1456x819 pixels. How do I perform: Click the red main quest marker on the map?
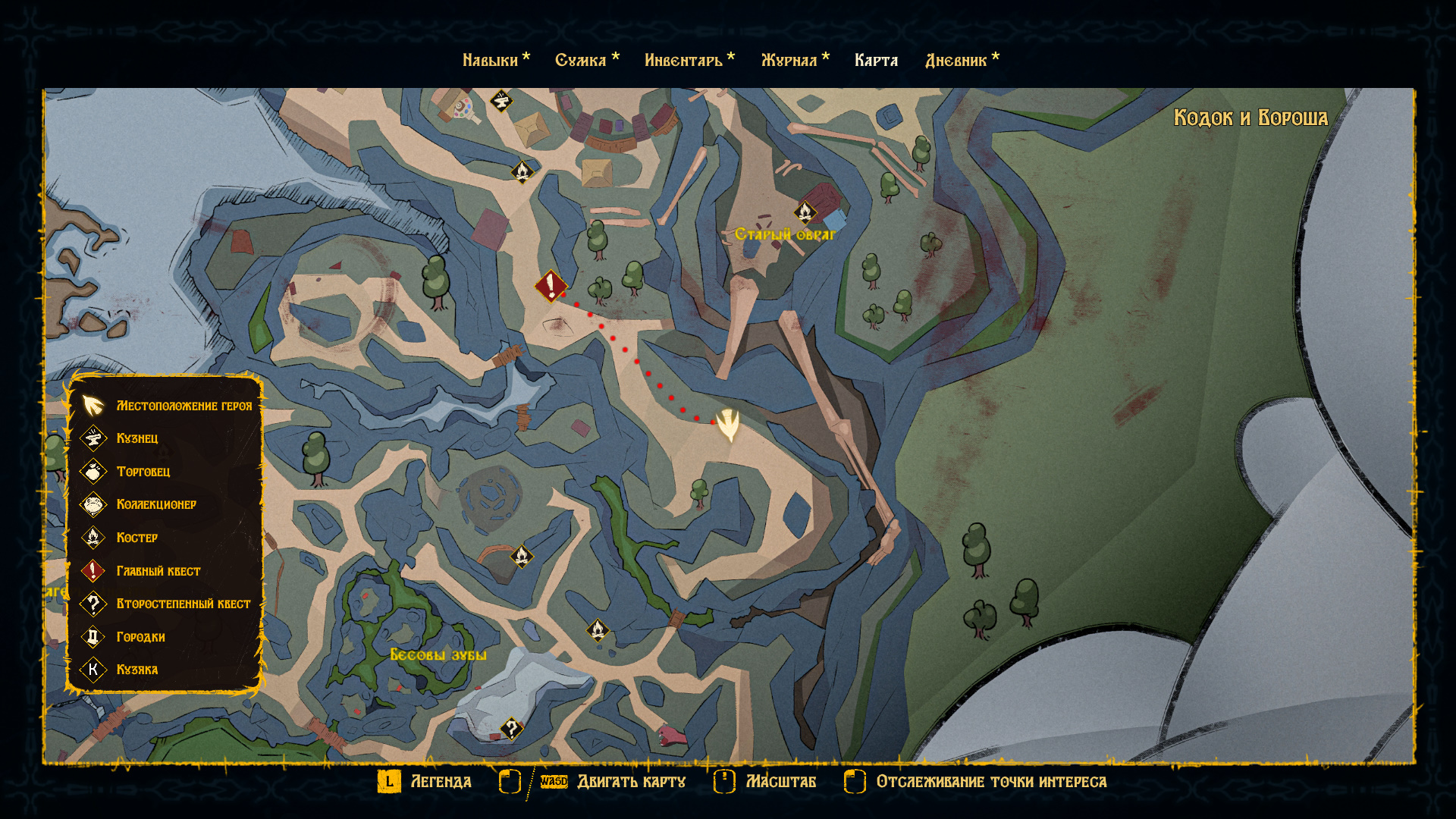pos(551,286)
